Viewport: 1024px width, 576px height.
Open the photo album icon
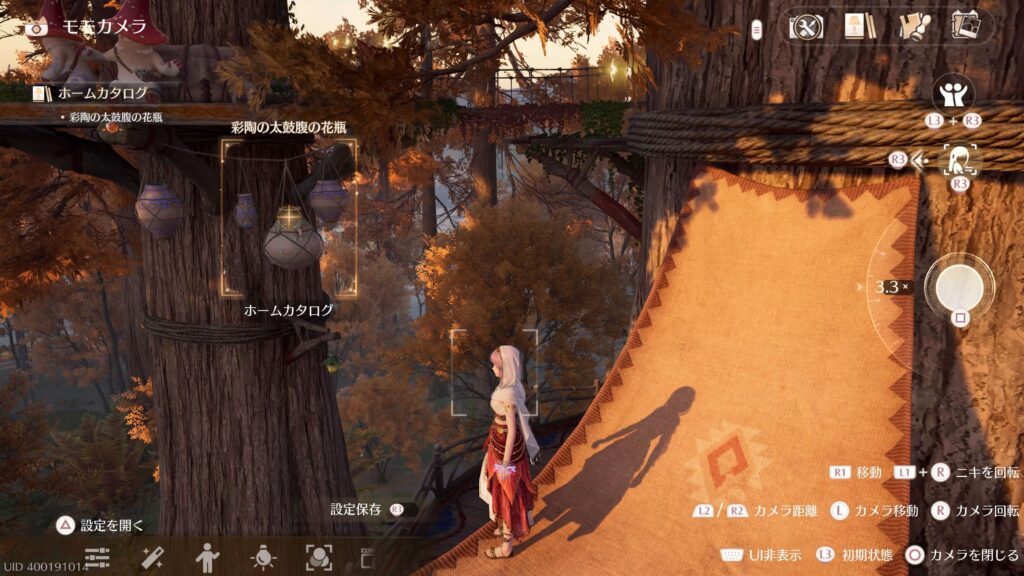965,26
